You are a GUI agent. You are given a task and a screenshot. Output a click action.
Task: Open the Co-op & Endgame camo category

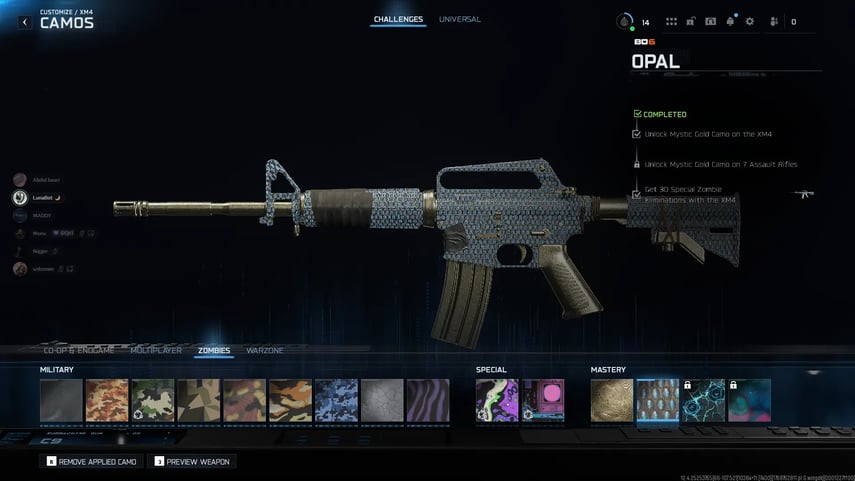coord(79,351)
